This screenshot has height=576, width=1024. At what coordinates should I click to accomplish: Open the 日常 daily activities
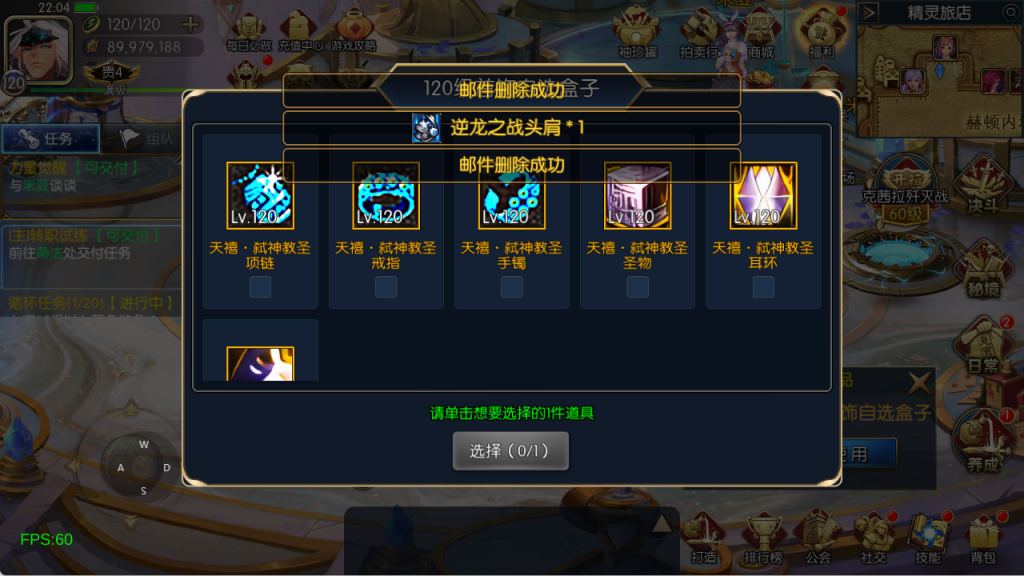[983, 350]
